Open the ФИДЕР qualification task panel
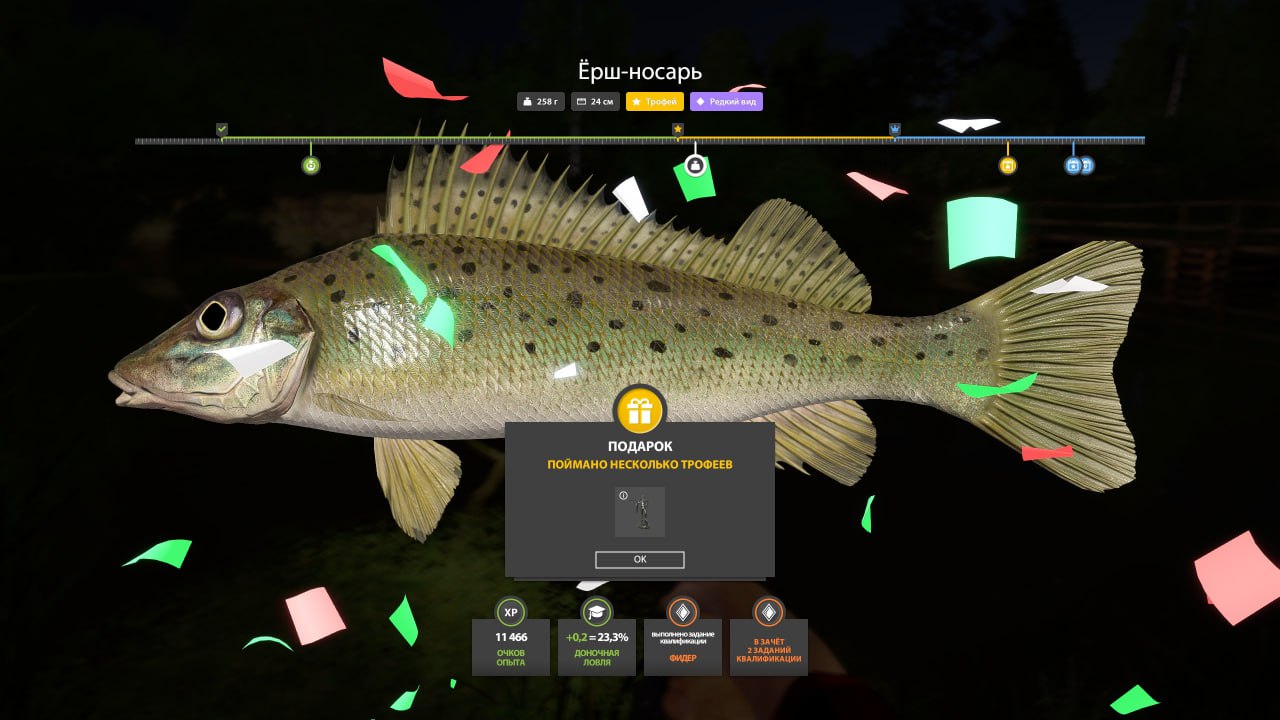This screenshot has height=720, width=1280. [683, 646]
